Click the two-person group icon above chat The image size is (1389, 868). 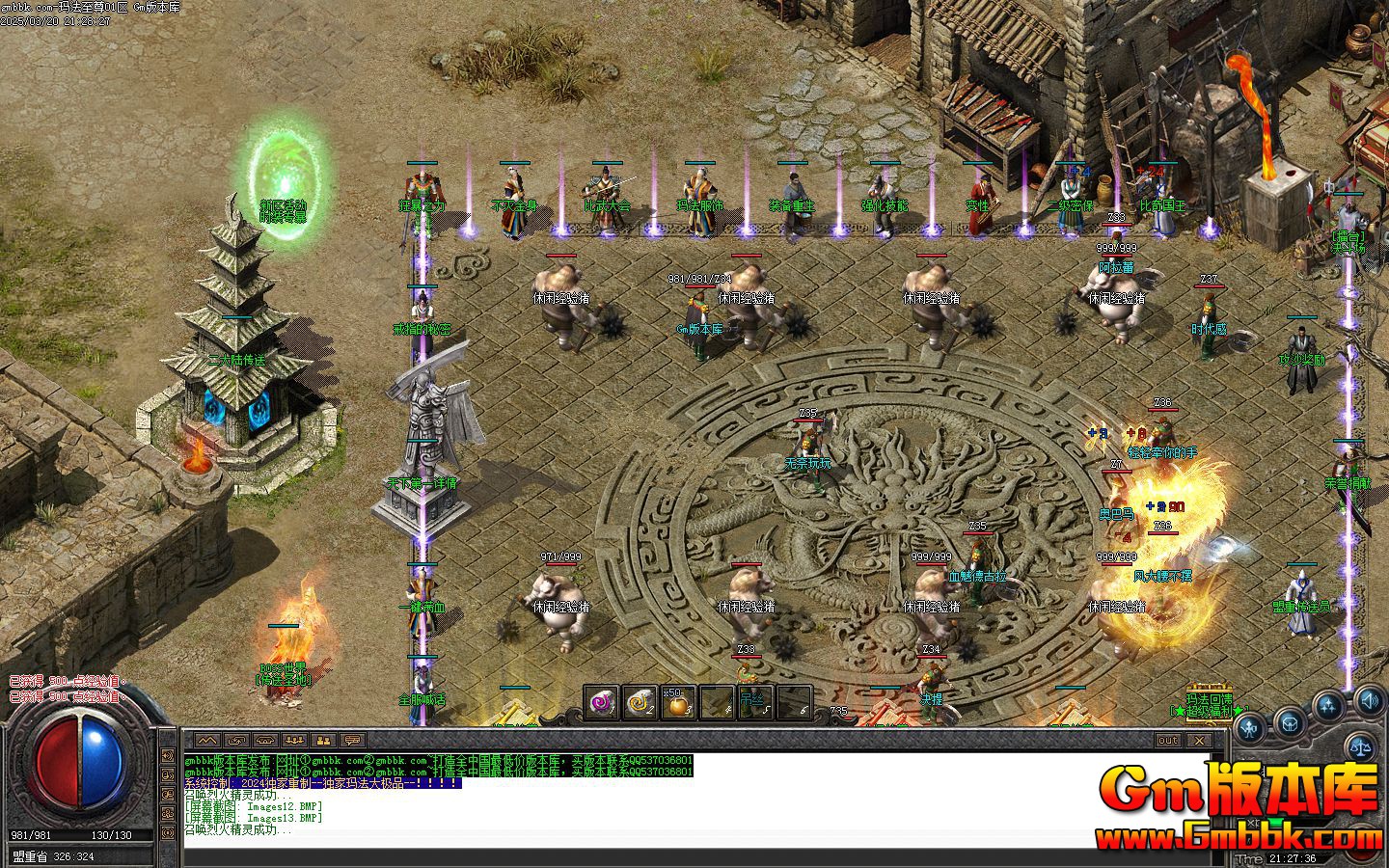tap(323, 741)
